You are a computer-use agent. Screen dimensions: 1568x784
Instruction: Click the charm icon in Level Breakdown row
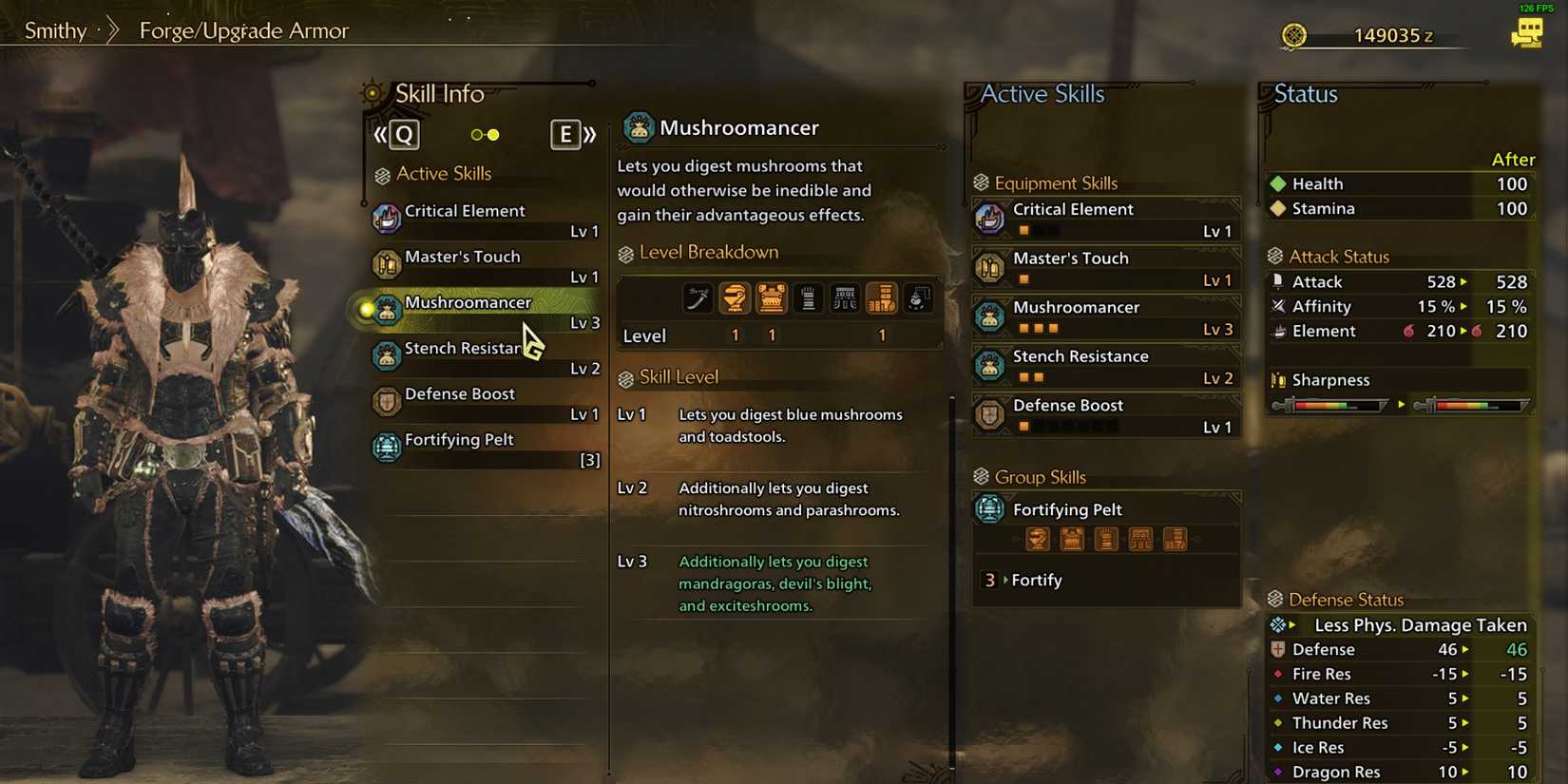918,297
